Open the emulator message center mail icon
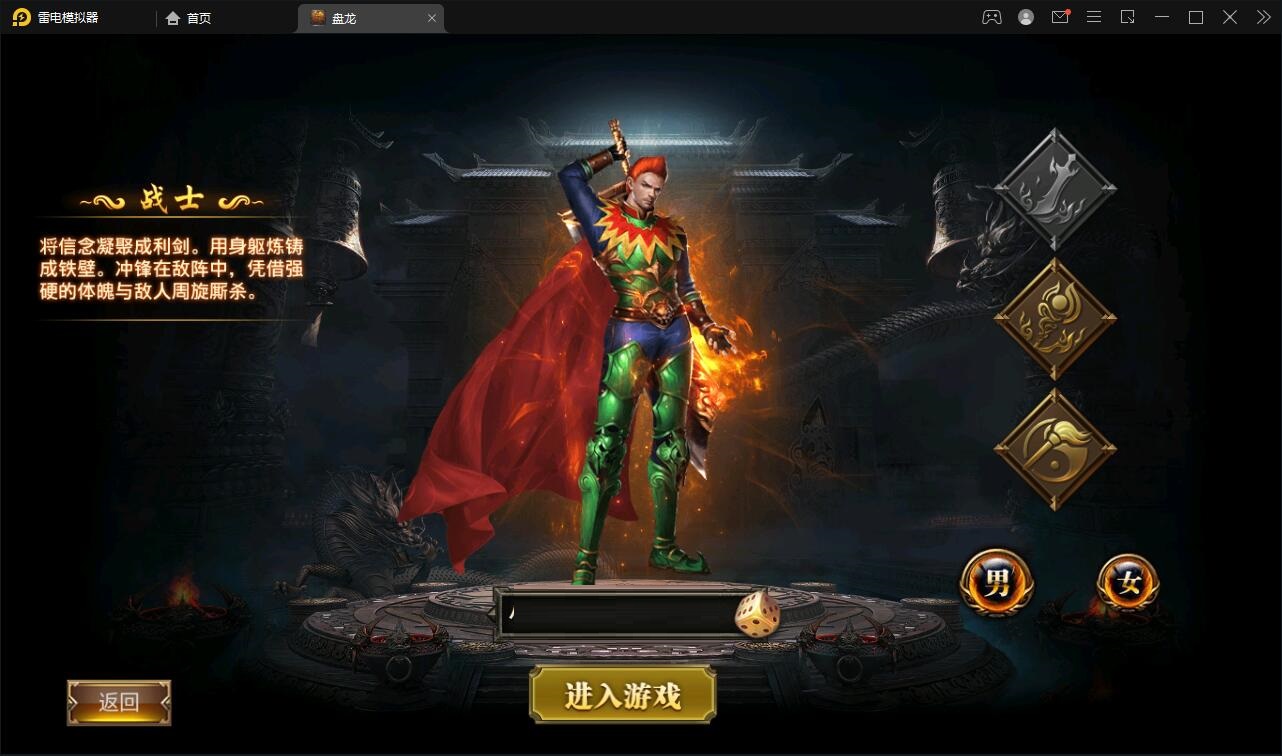The width and height of the screenshot is (1282, 756). pyautogui.click(x=1060, y=17)
